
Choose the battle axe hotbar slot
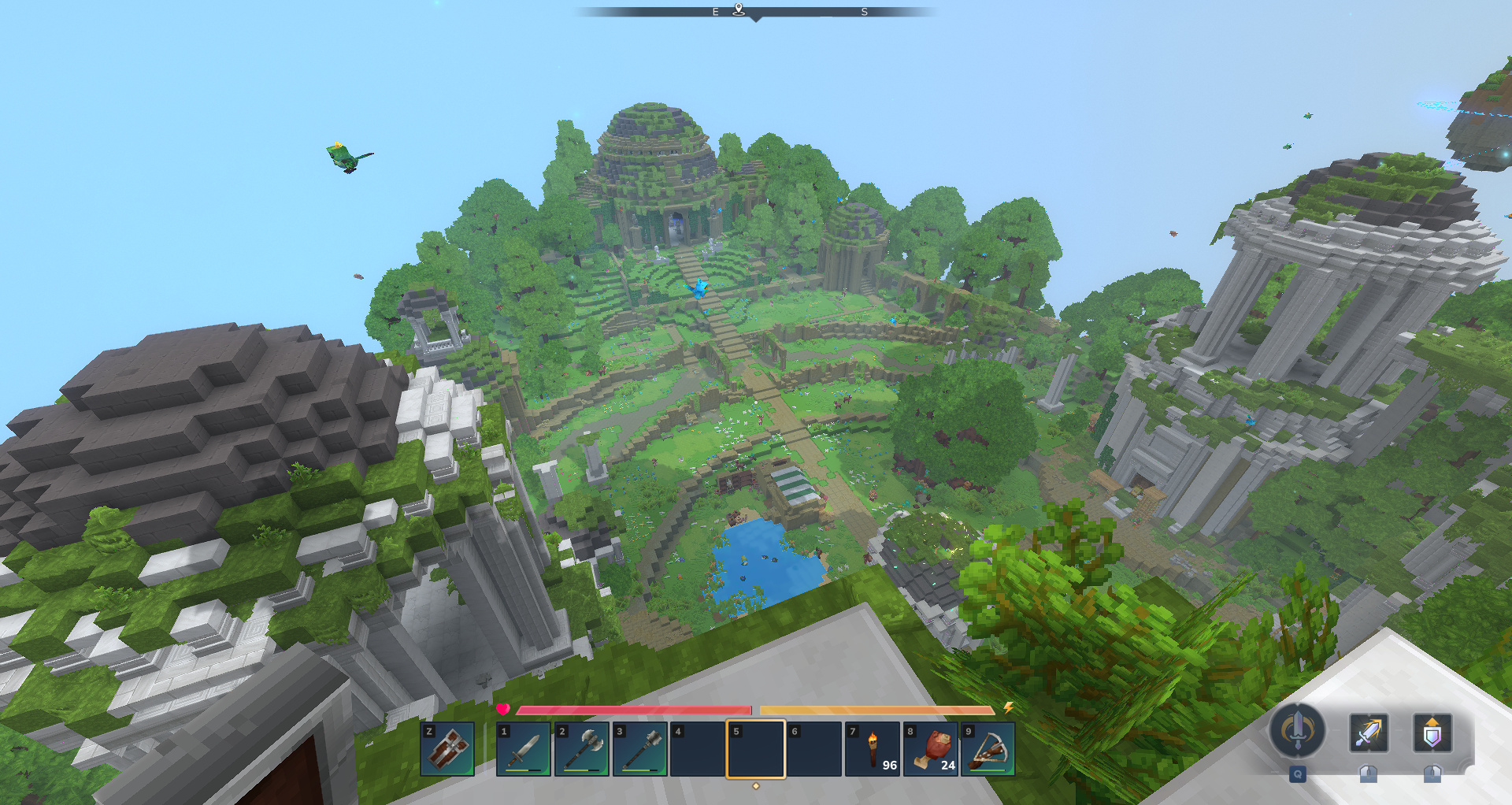click(582, 749)
